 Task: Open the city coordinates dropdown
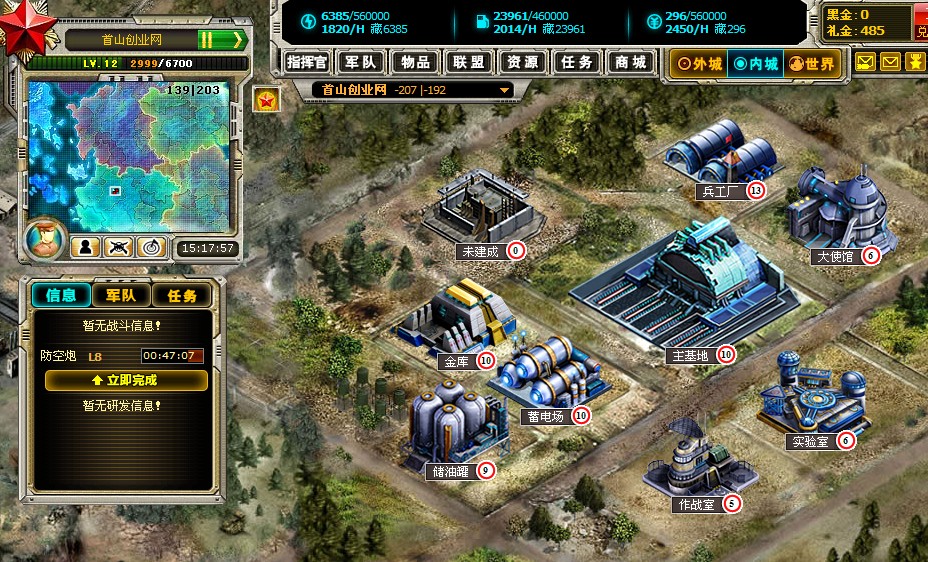point(505,90)
